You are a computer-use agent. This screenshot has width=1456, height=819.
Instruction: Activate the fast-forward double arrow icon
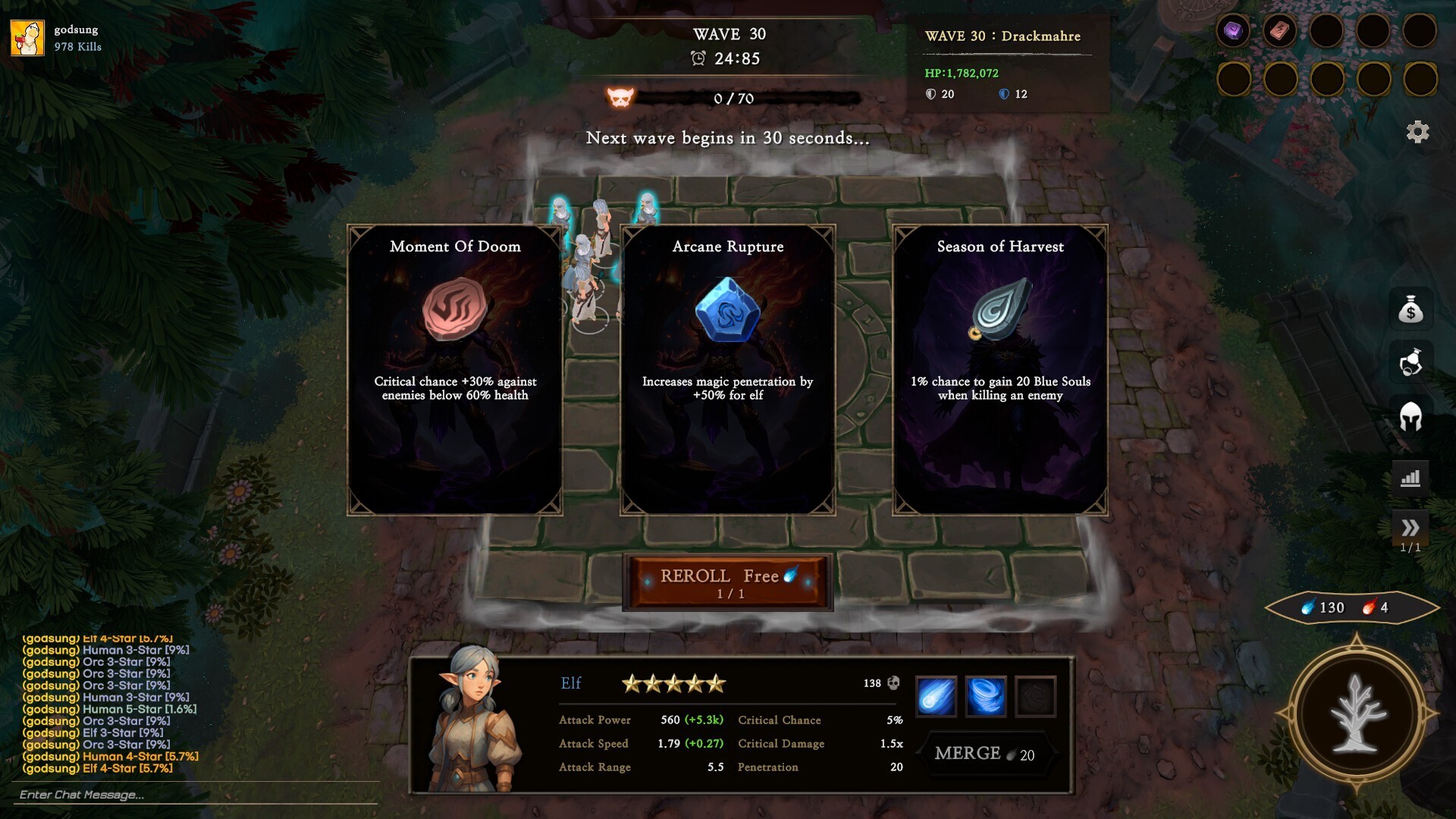coord(1411,526)
